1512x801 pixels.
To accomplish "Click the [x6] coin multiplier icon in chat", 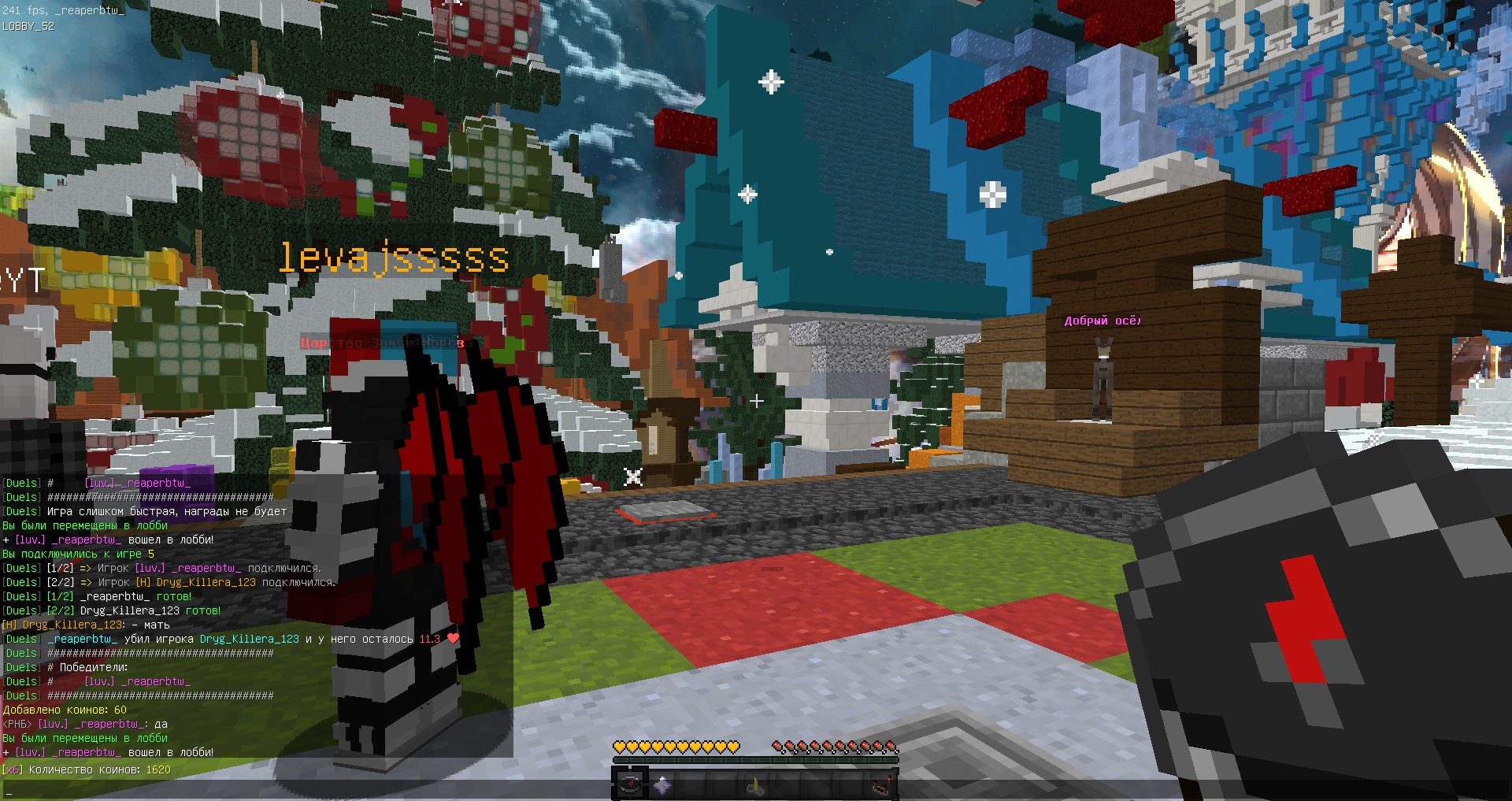I will tap(13, 769).
